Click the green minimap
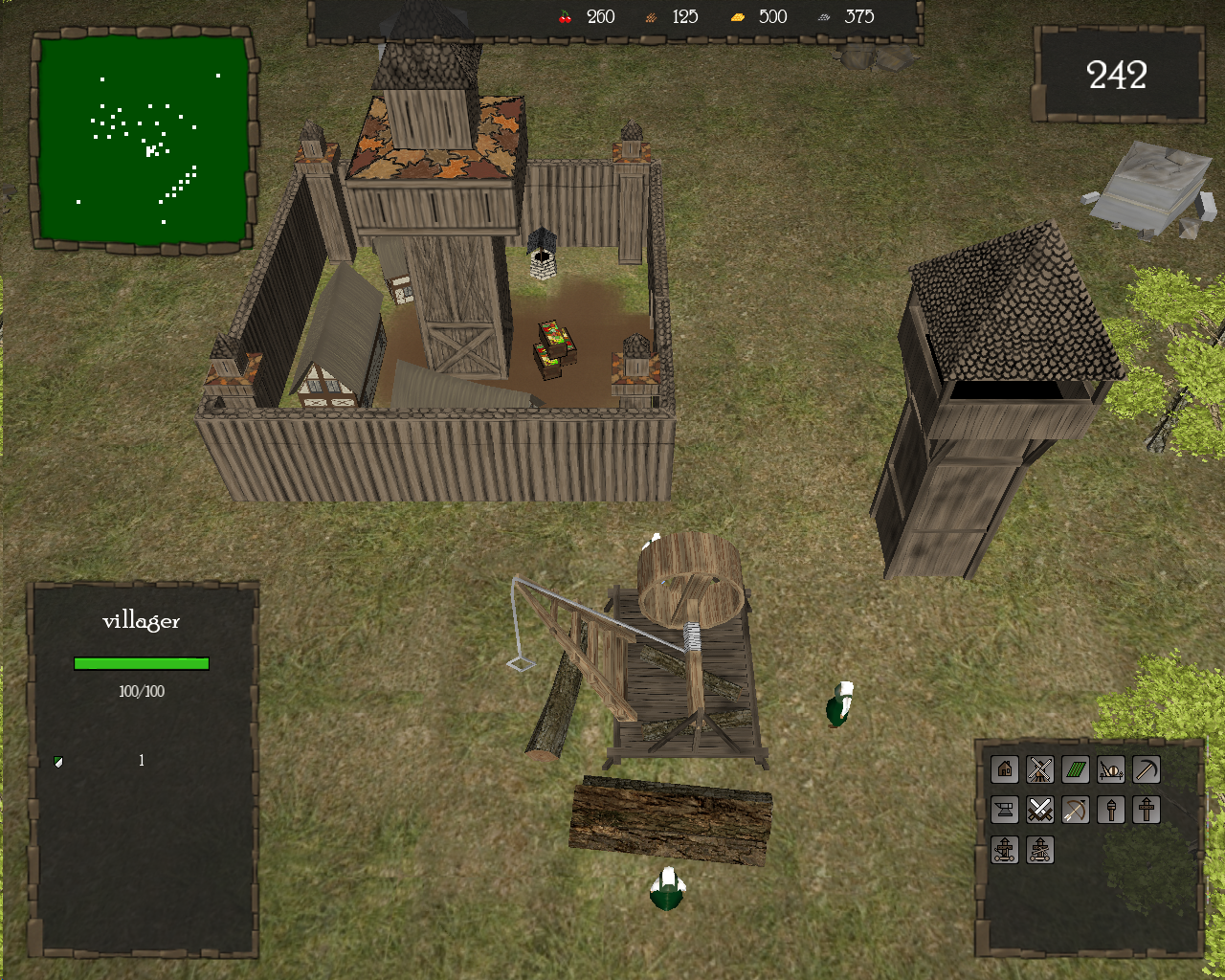Image resolution: width=1225 pixels, height=980 pixels. click(144, 140)
